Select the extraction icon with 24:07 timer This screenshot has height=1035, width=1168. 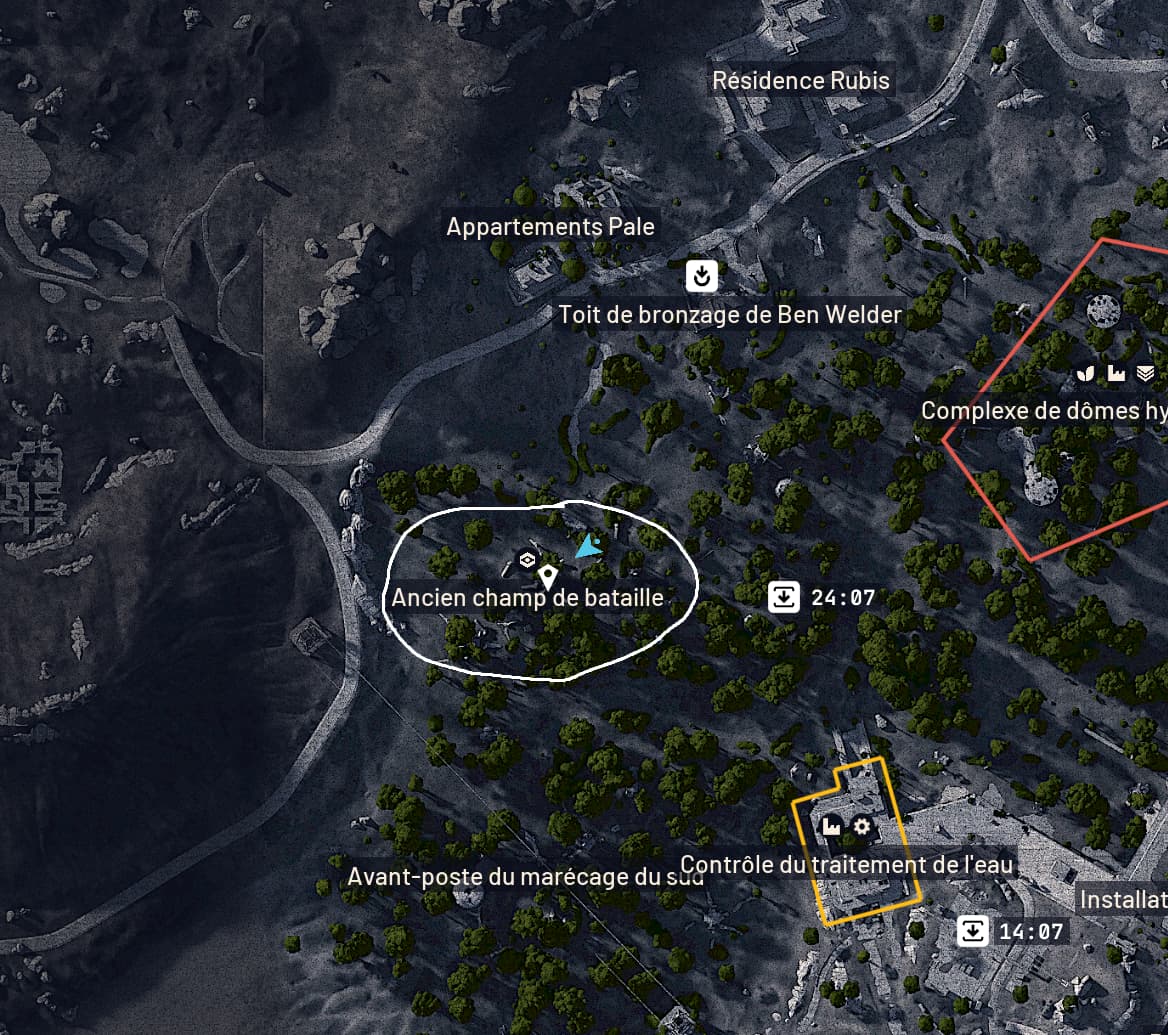click(785, 598)
